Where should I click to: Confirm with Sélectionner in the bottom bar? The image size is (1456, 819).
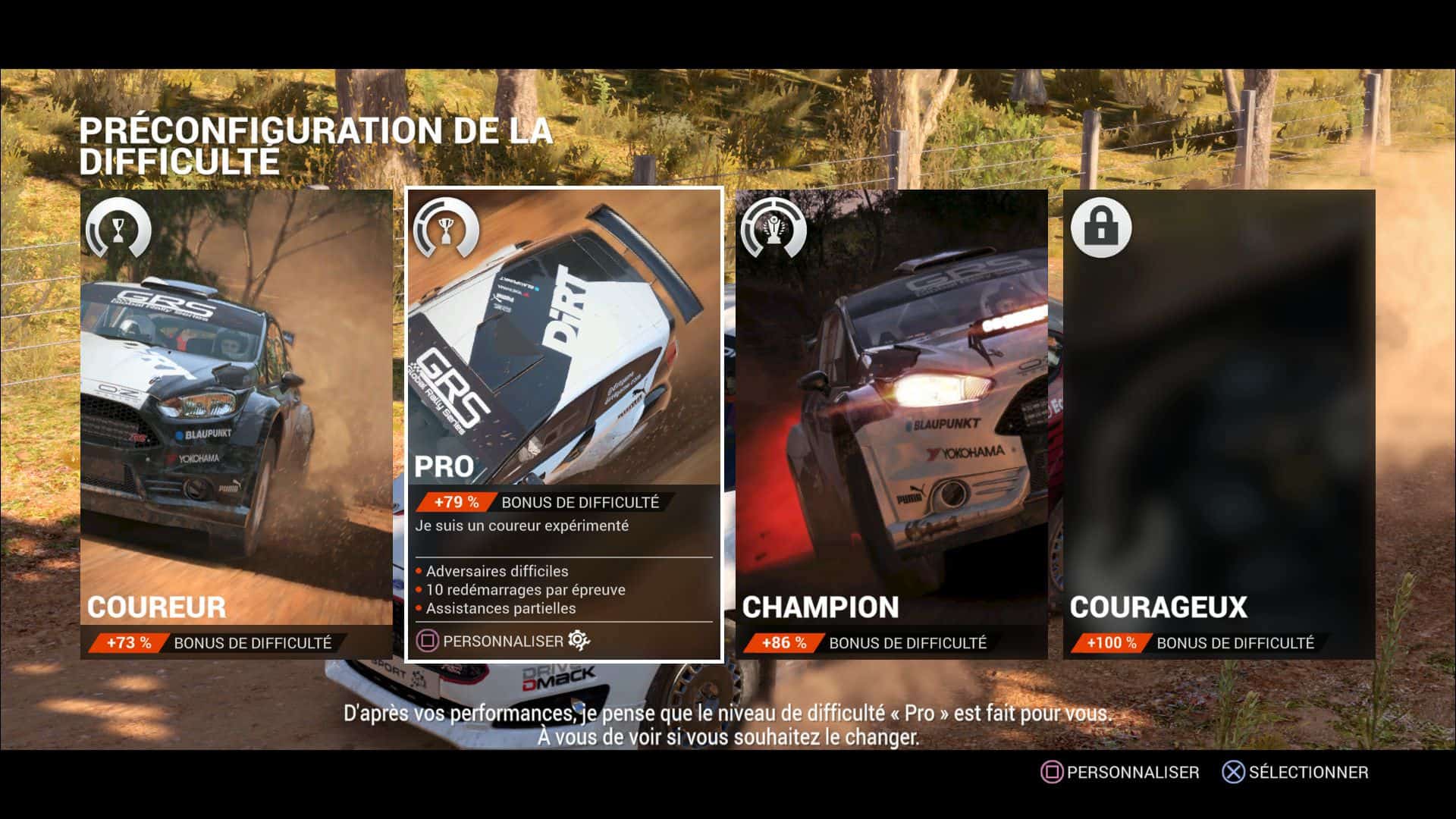[x=1296, y=772]
